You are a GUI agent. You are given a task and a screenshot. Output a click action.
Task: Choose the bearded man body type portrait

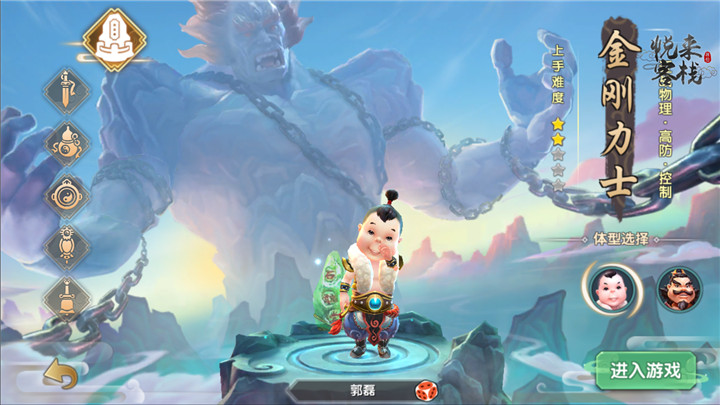click(679, 288)
